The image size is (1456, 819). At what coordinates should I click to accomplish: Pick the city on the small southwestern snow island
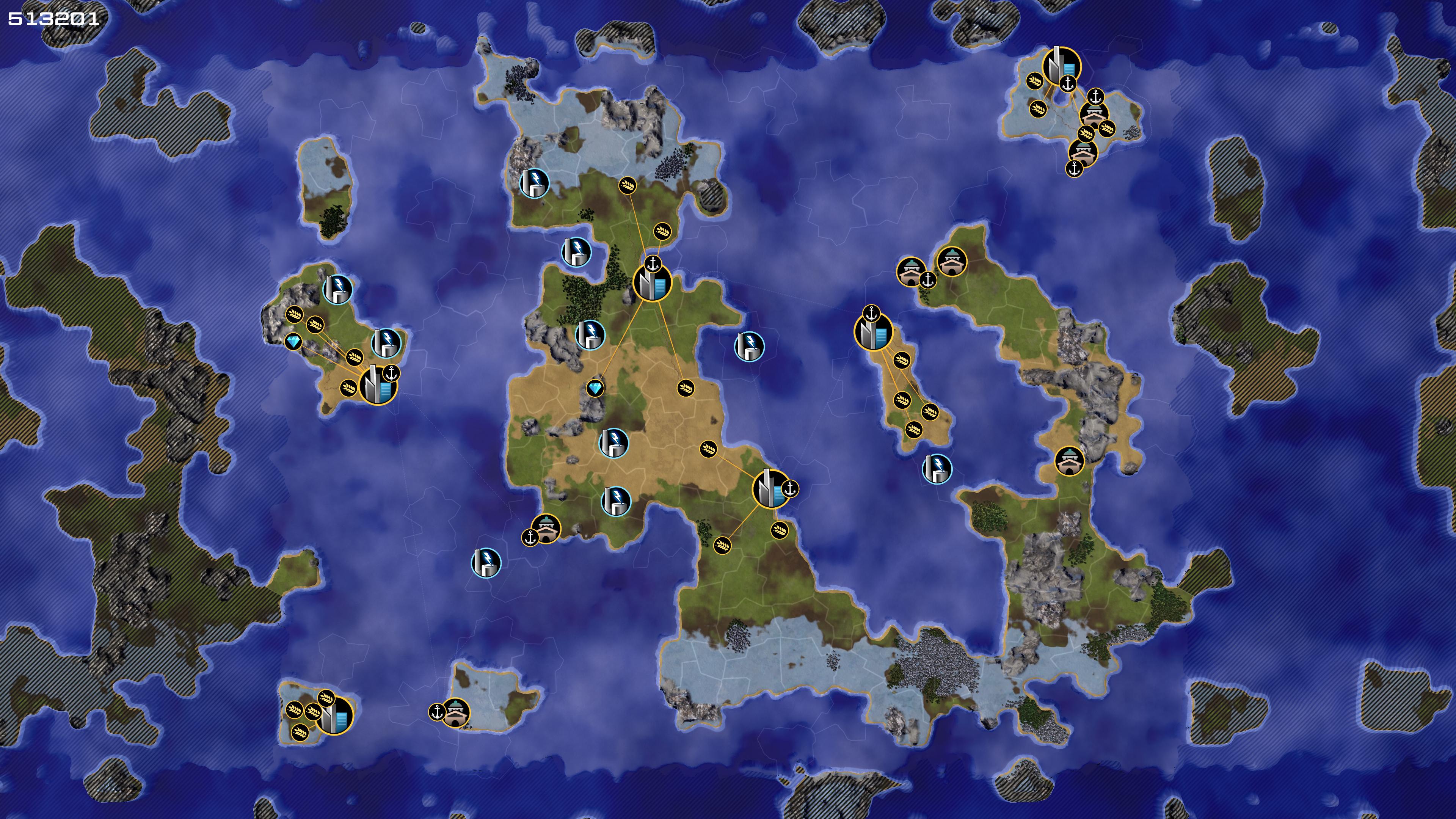(334, 716)
